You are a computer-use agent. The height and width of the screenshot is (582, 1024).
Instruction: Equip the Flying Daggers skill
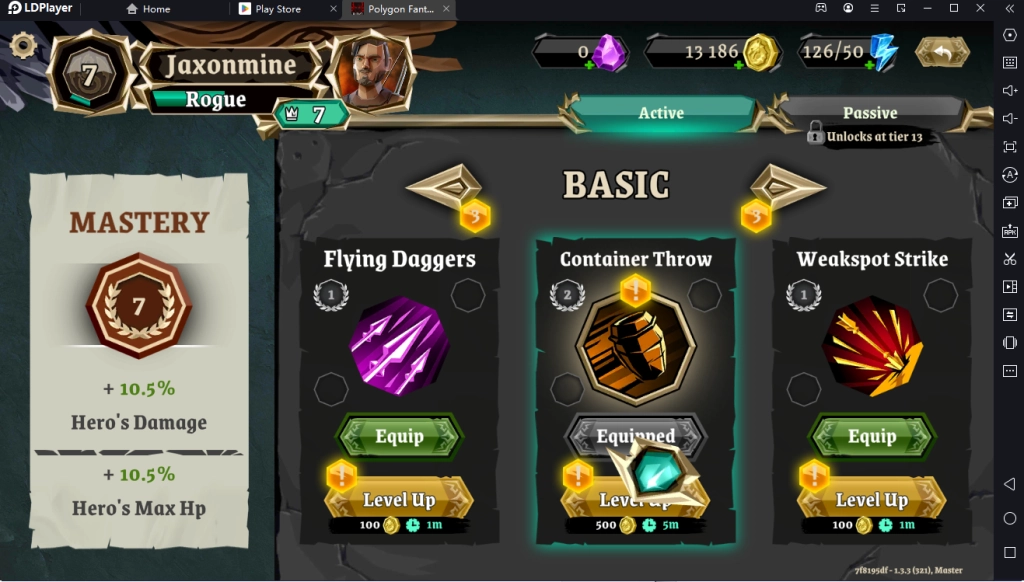(x=399, y=437)
